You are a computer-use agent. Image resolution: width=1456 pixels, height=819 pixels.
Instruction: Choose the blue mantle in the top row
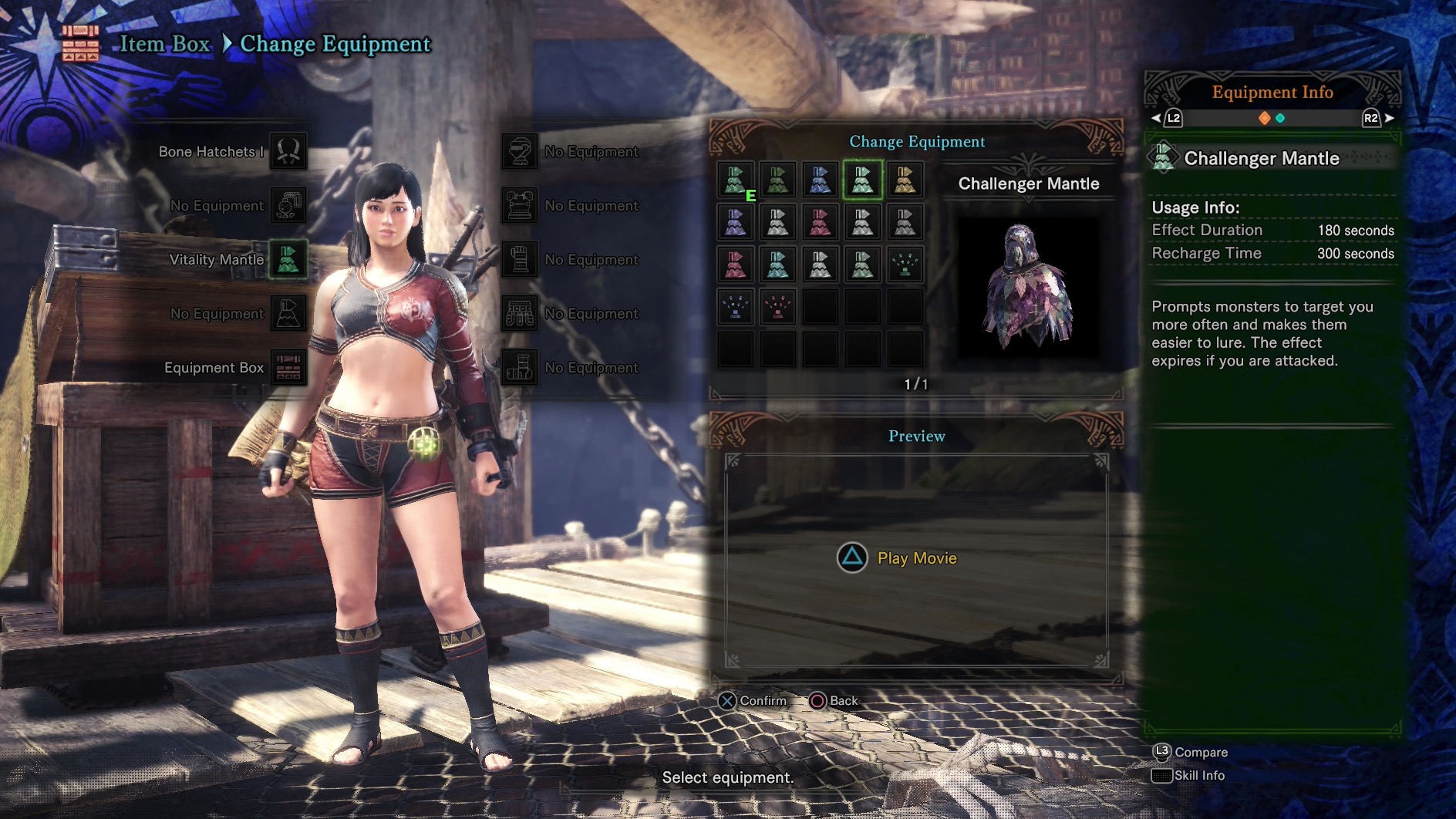point(820,180)
